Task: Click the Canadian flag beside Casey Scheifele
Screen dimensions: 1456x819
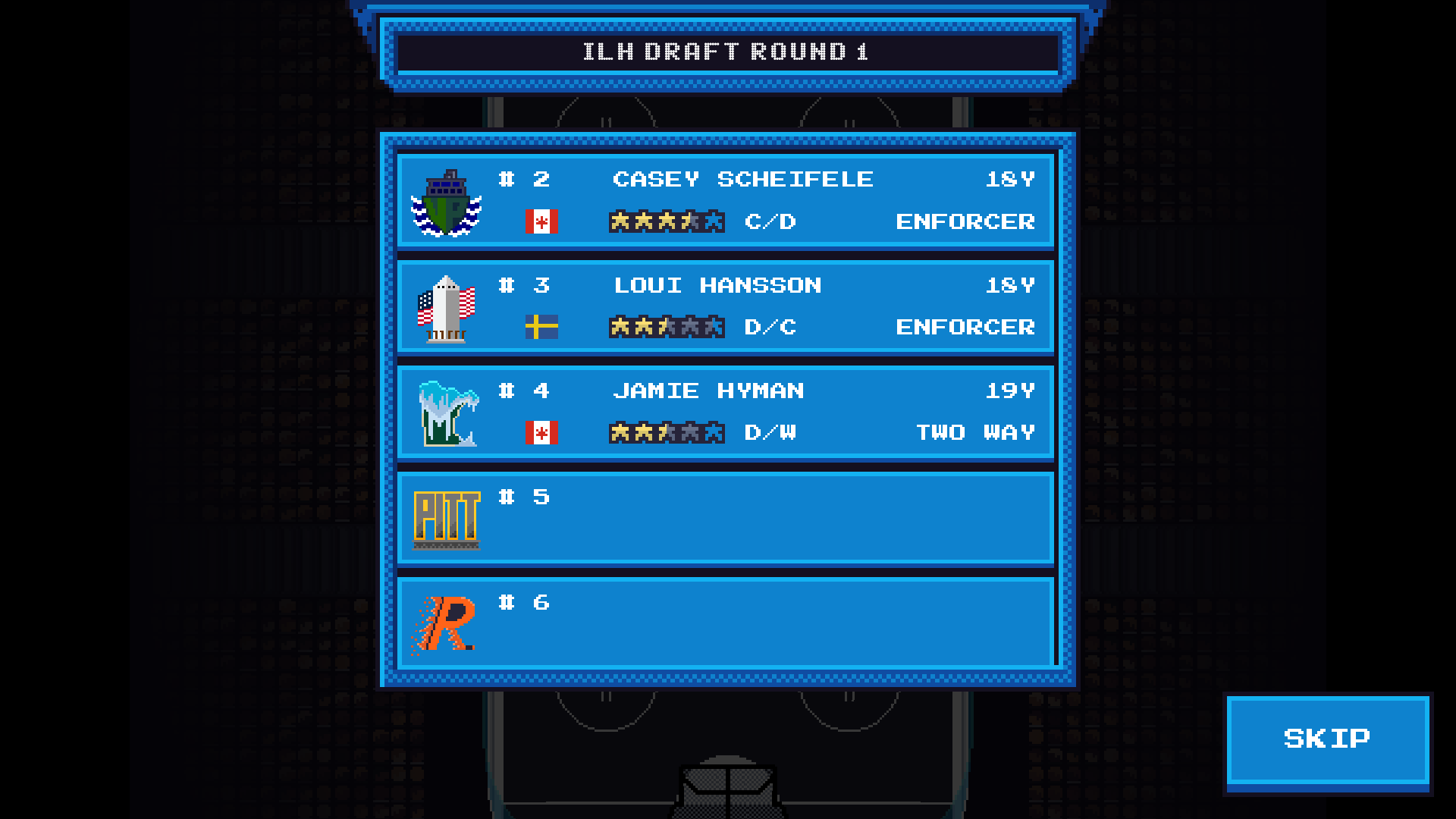Action: tap(539, 221)
